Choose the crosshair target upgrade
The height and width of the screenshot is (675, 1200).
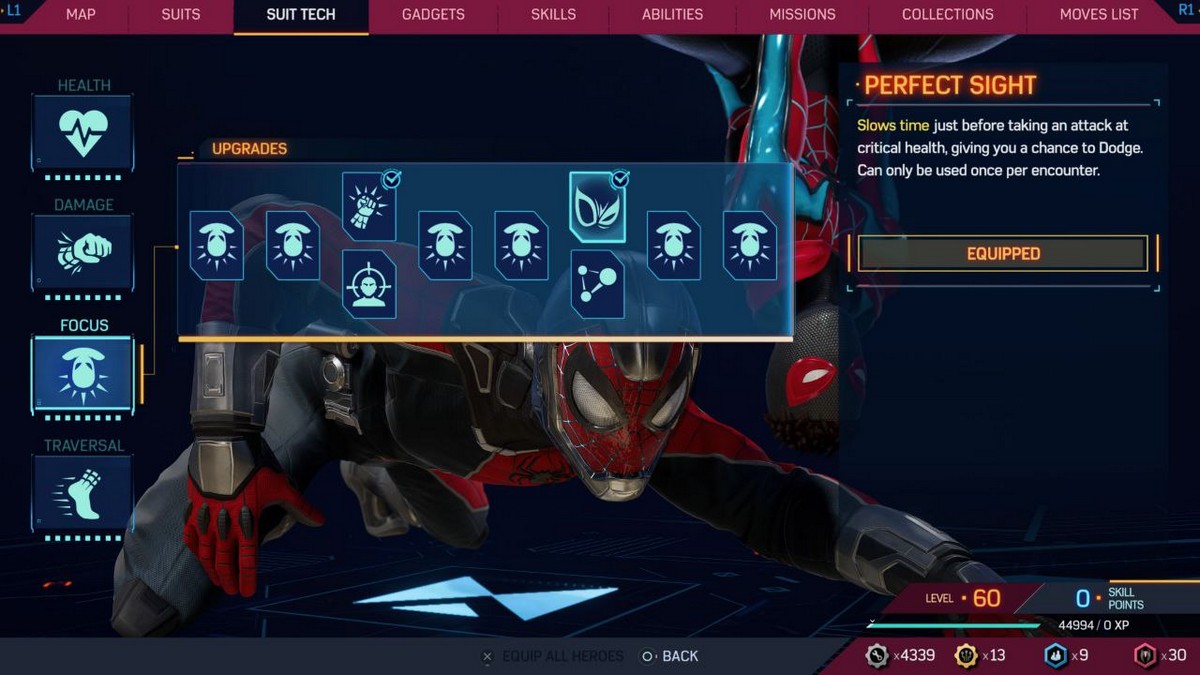coord(369,285)
